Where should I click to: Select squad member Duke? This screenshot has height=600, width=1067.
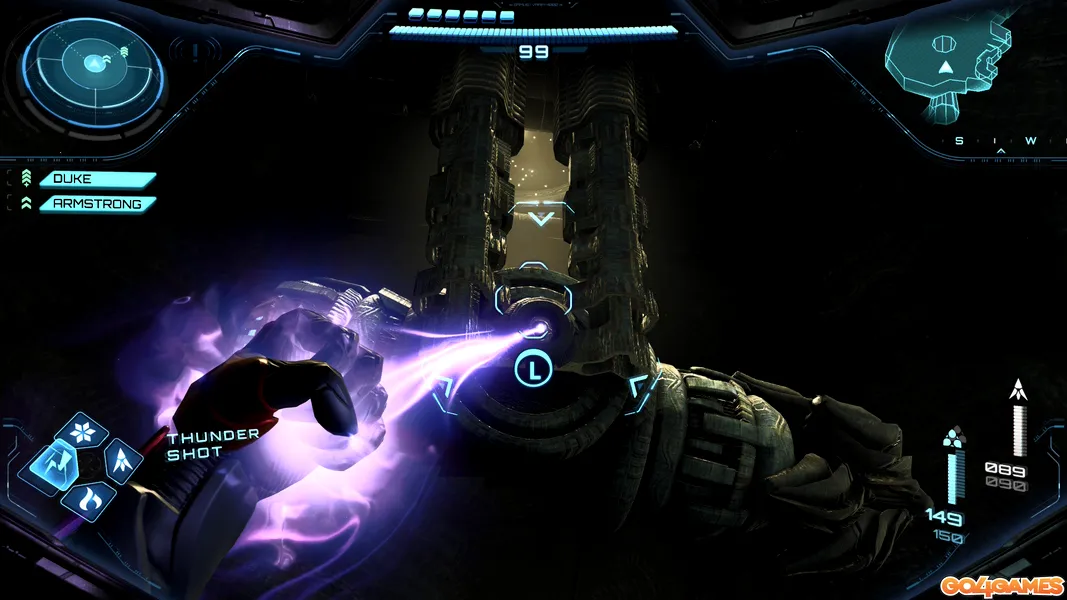coord(97,180)
